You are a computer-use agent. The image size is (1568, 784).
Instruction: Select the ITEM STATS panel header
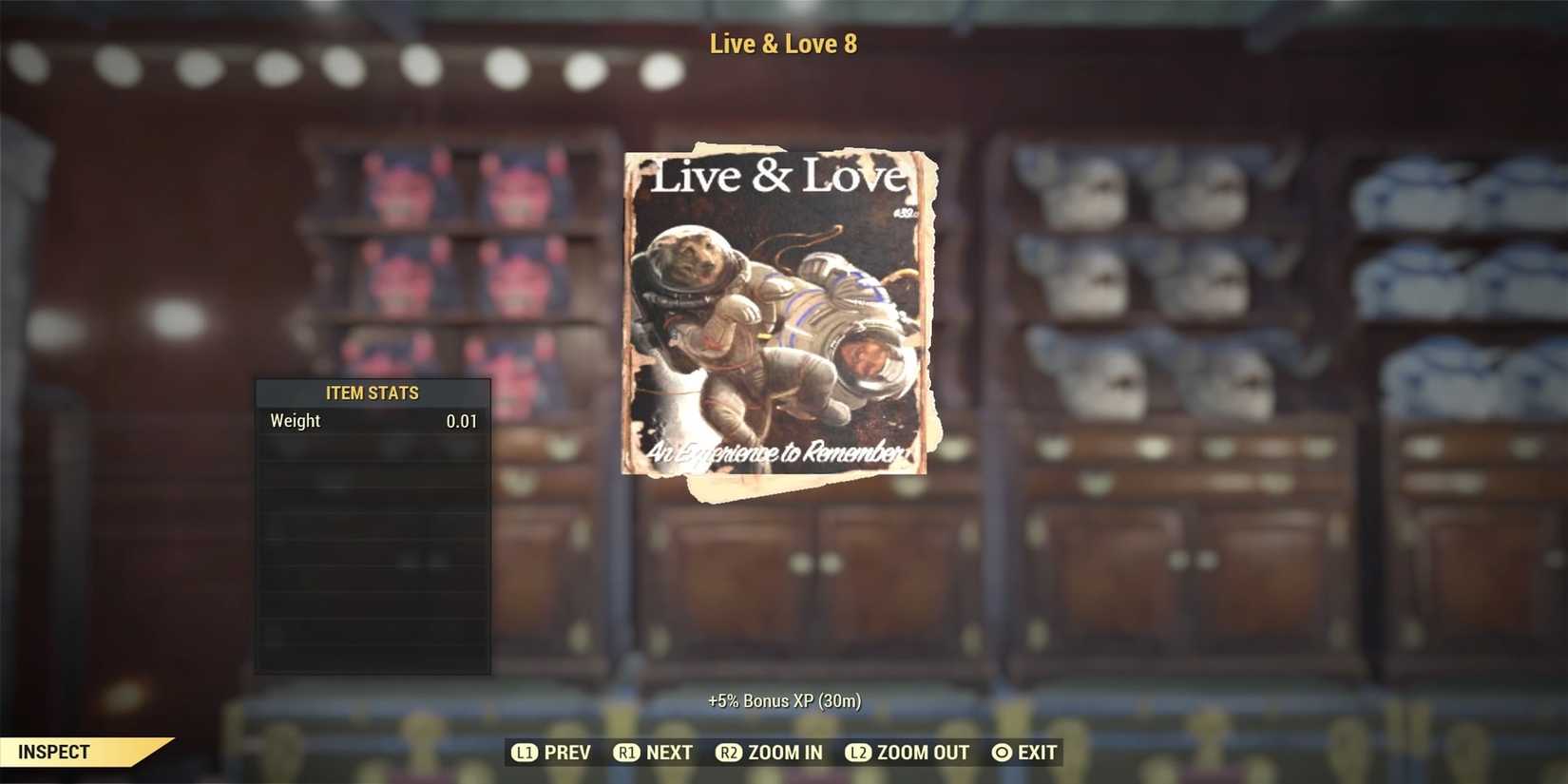pyautogui.click(x=372, y=392)
